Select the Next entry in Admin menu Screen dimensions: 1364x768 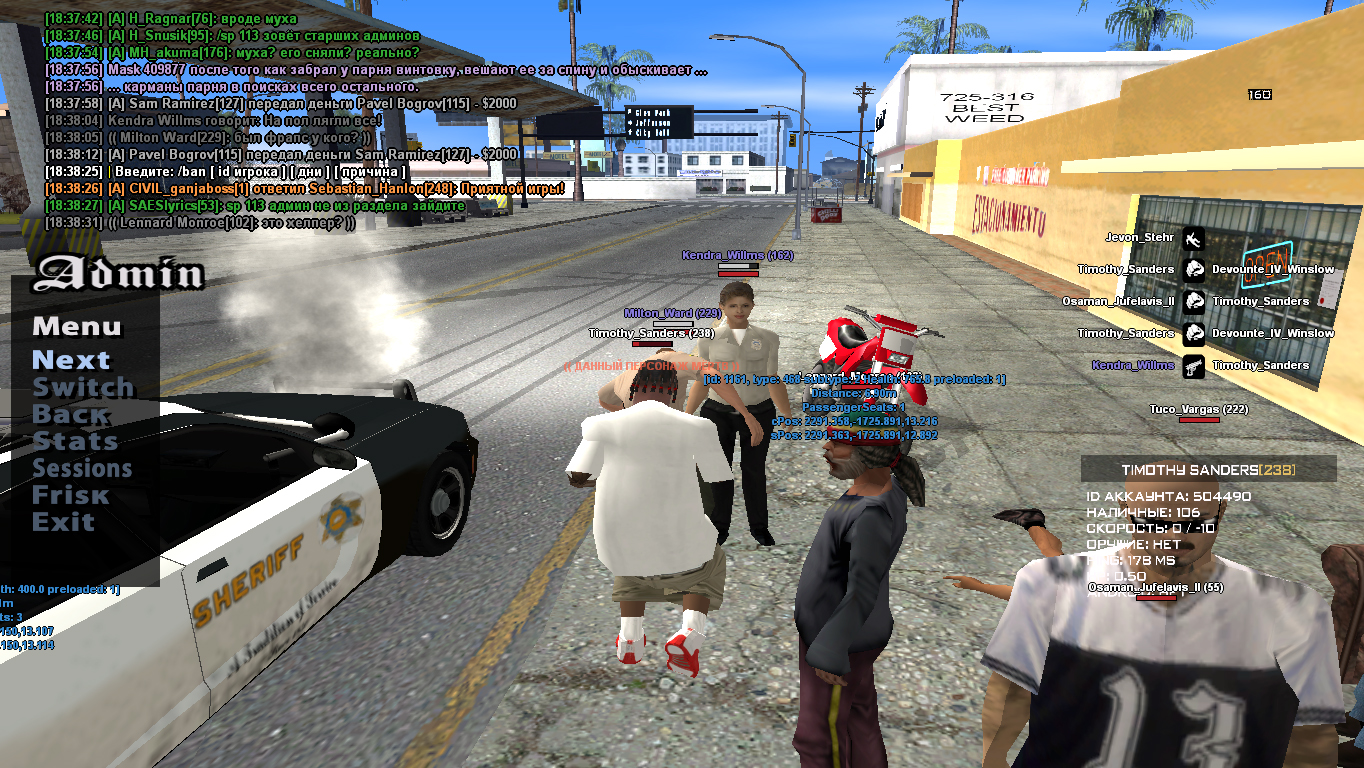[x=71, y=360]
